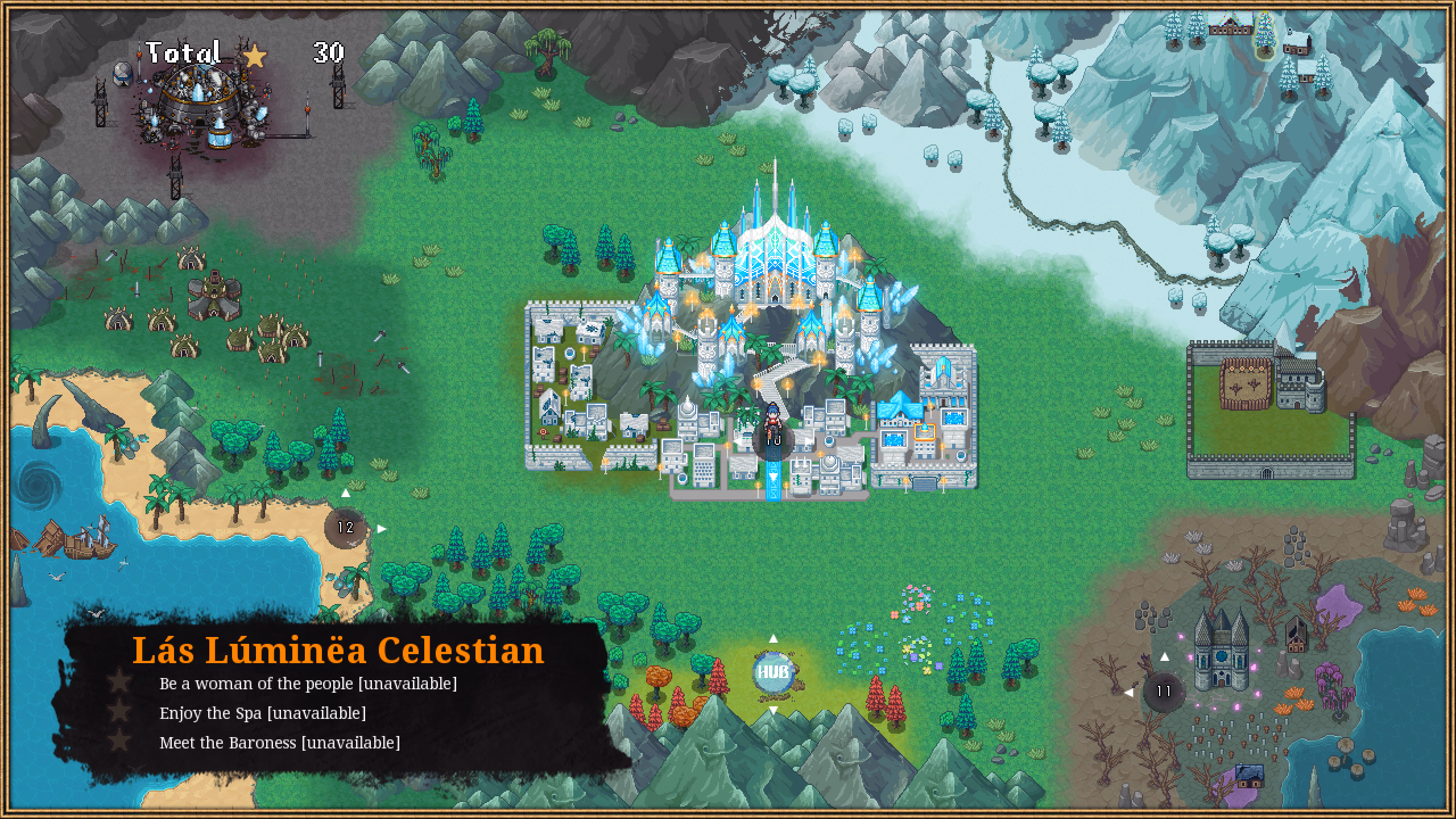
Task: Click the down arrow below node 10
Action: 773,477
